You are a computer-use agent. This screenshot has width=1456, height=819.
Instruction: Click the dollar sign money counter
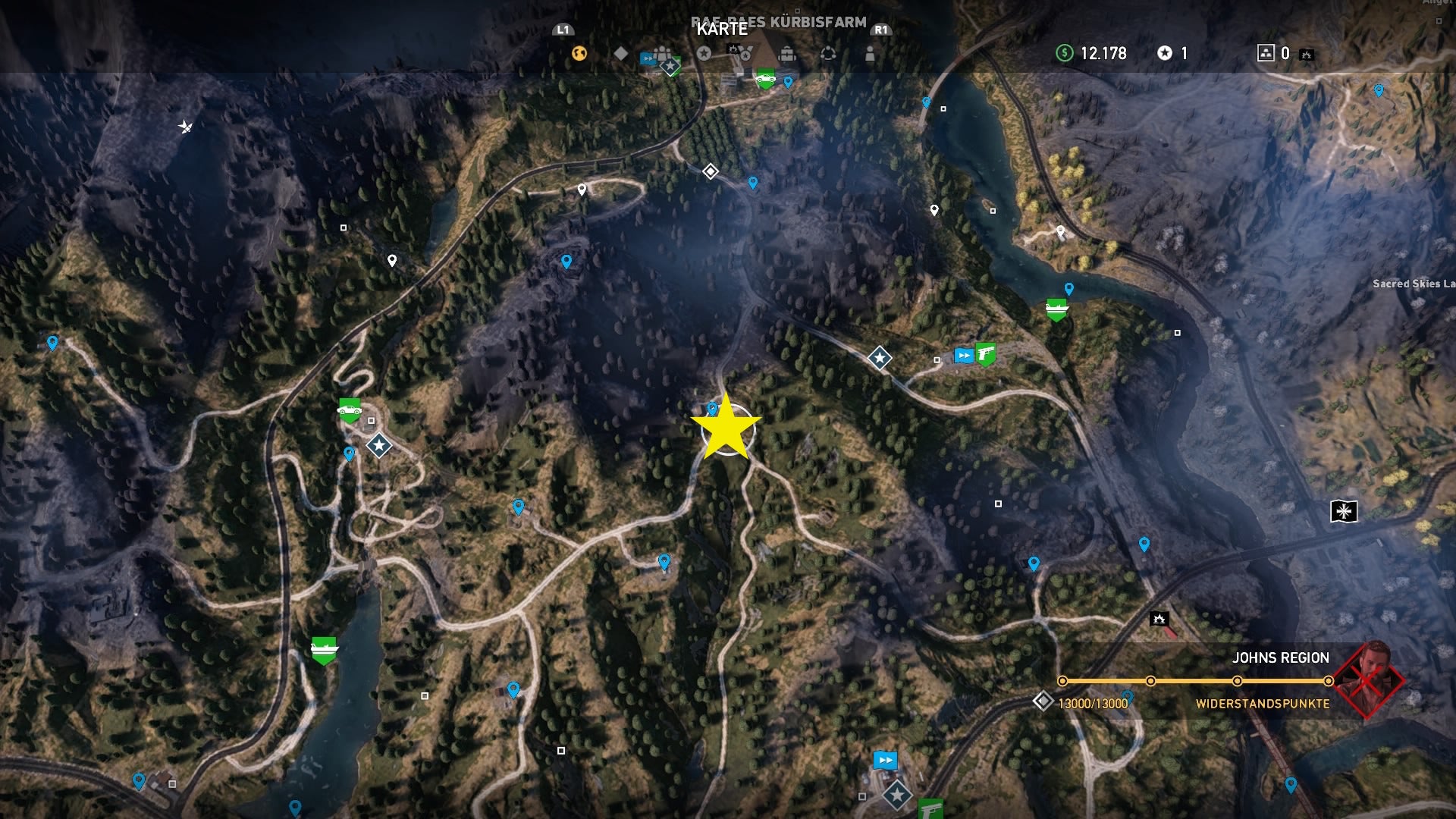[1065, 54]
